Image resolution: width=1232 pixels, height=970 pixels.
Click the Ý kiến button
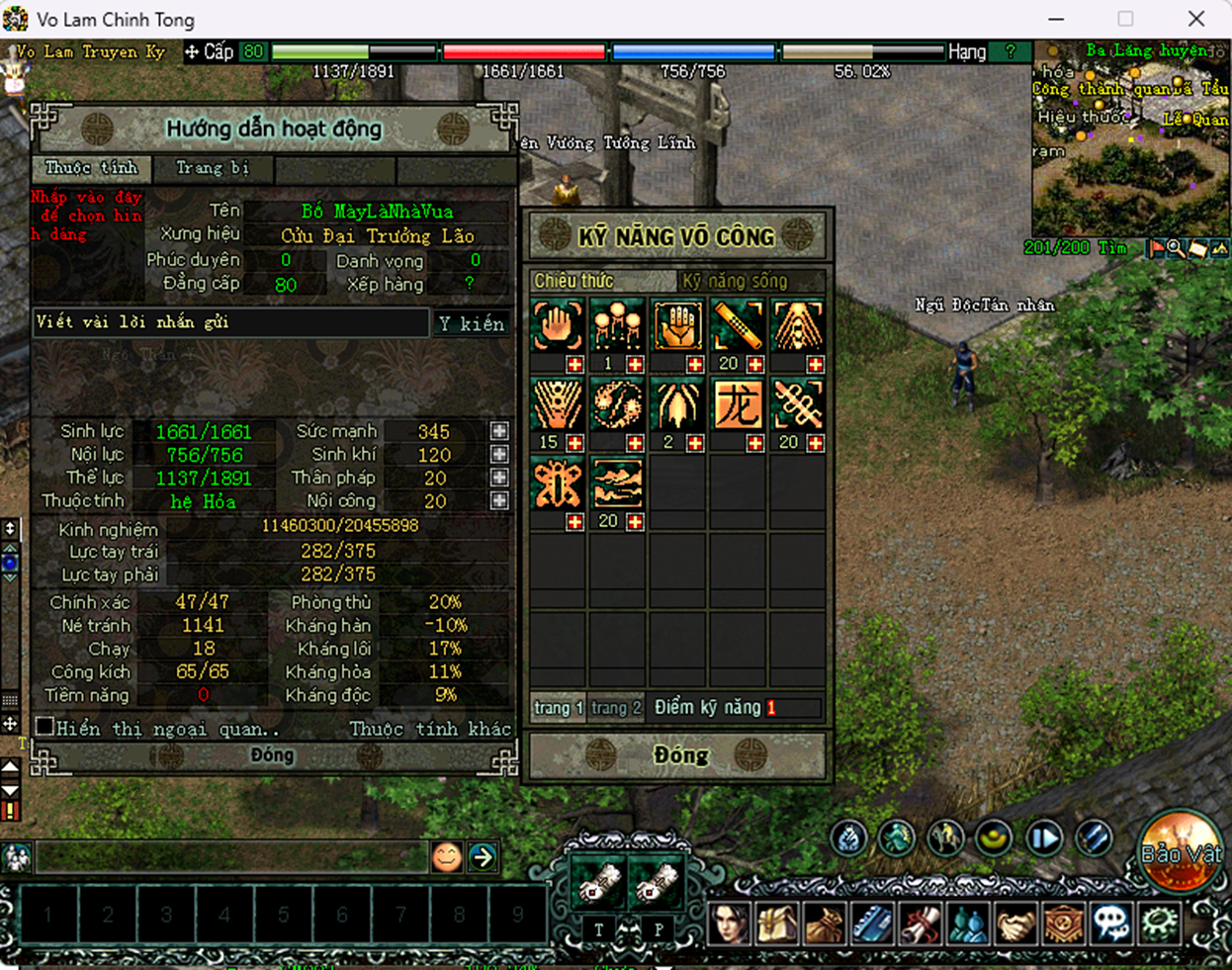(472, 323)
